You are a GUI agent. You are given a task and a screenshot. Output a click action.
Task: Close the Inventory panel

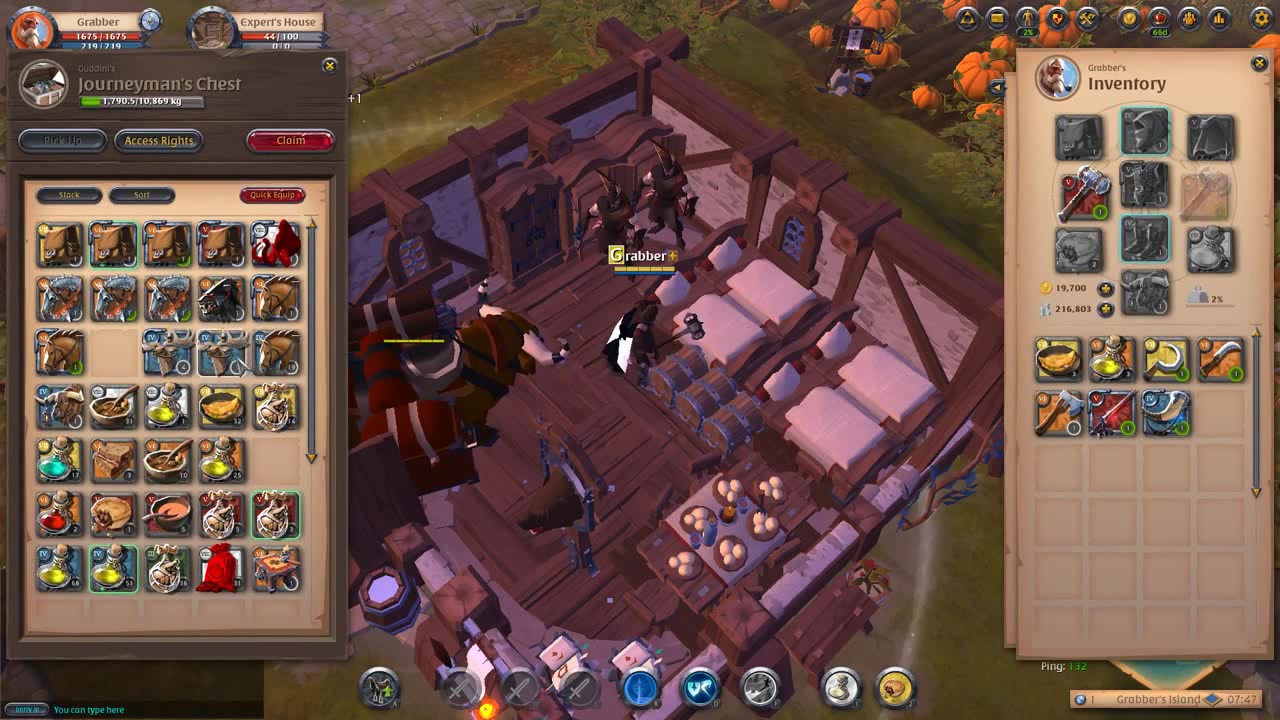click(1259, 64)
